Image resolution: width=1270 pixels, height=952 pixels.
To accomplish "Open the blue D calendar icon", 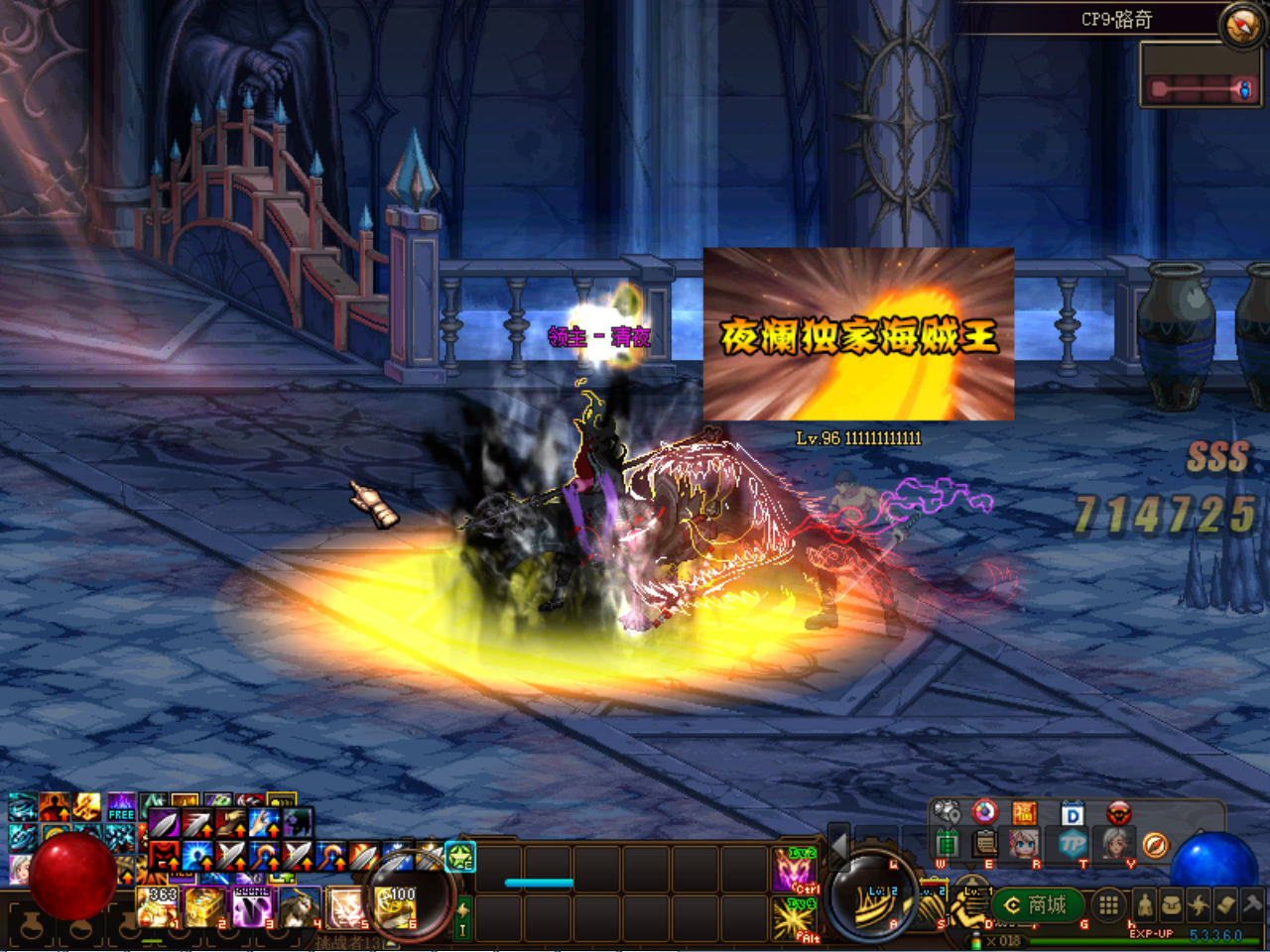I will point(1073,814).
